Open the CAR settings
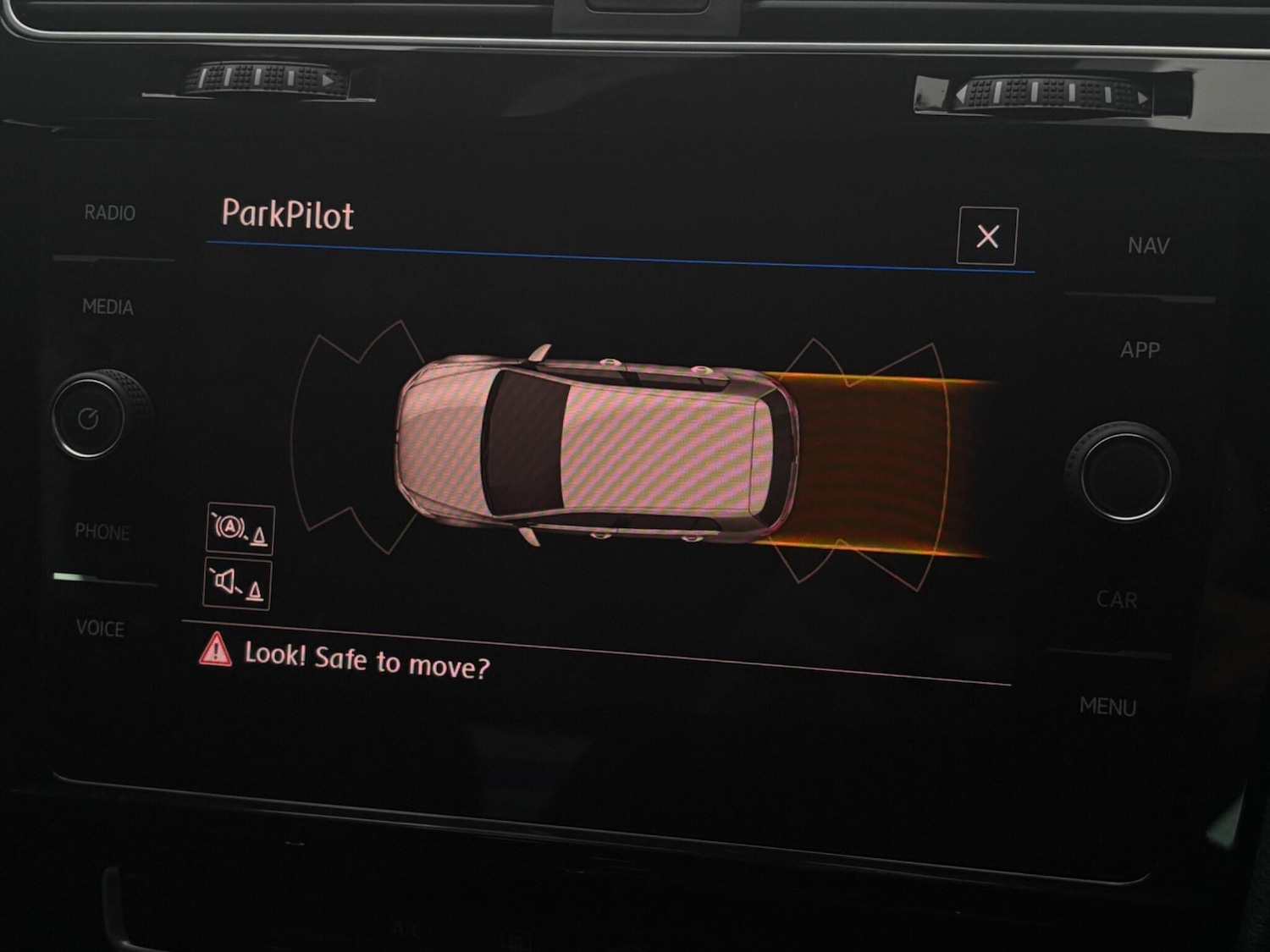This screenshot has height=952, width=1270. click(x=1117, y=600)
